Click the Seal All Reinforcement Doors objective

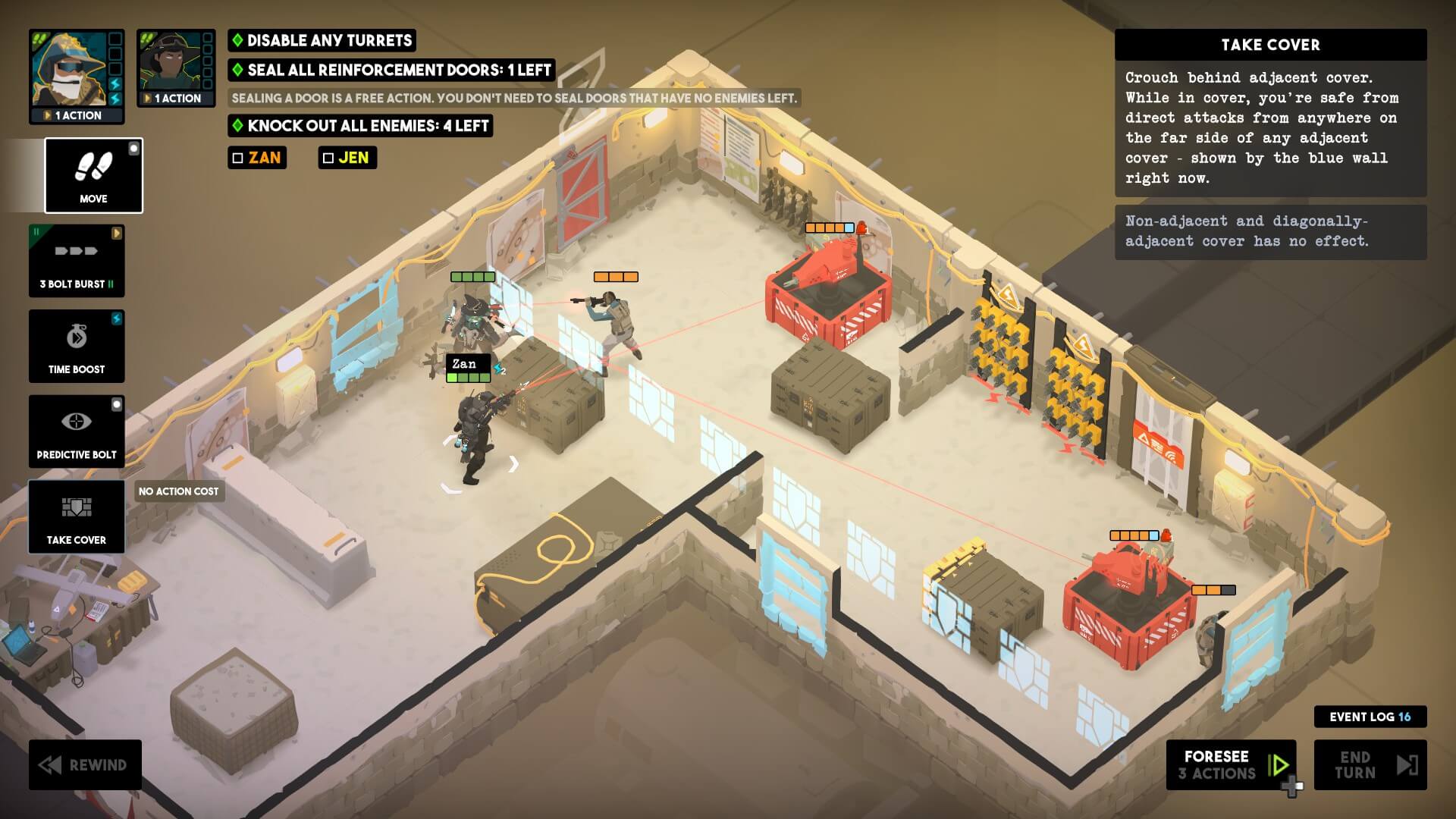coord(391,70)
